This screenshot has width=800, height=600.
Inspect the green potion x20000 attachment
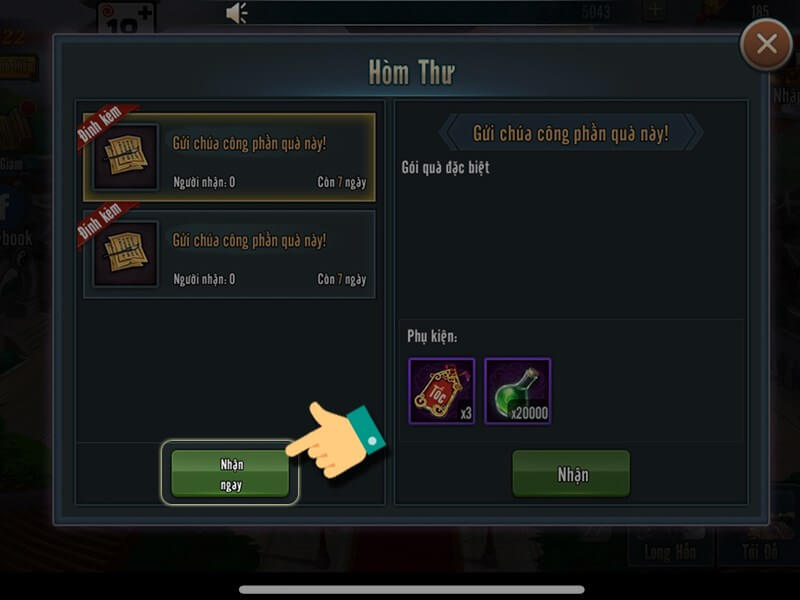point(517,391)
